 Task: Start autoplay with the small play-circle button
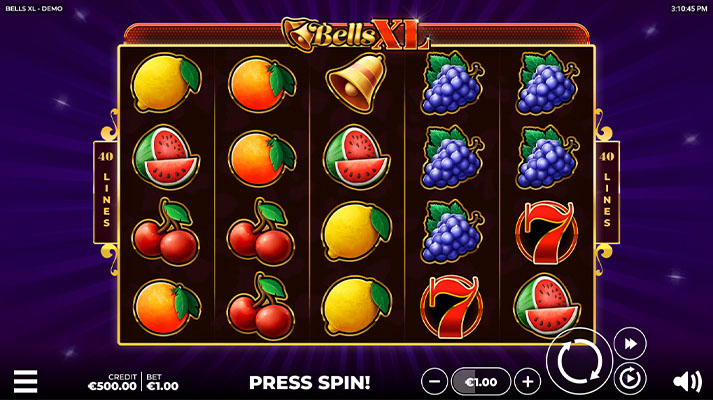630,377
